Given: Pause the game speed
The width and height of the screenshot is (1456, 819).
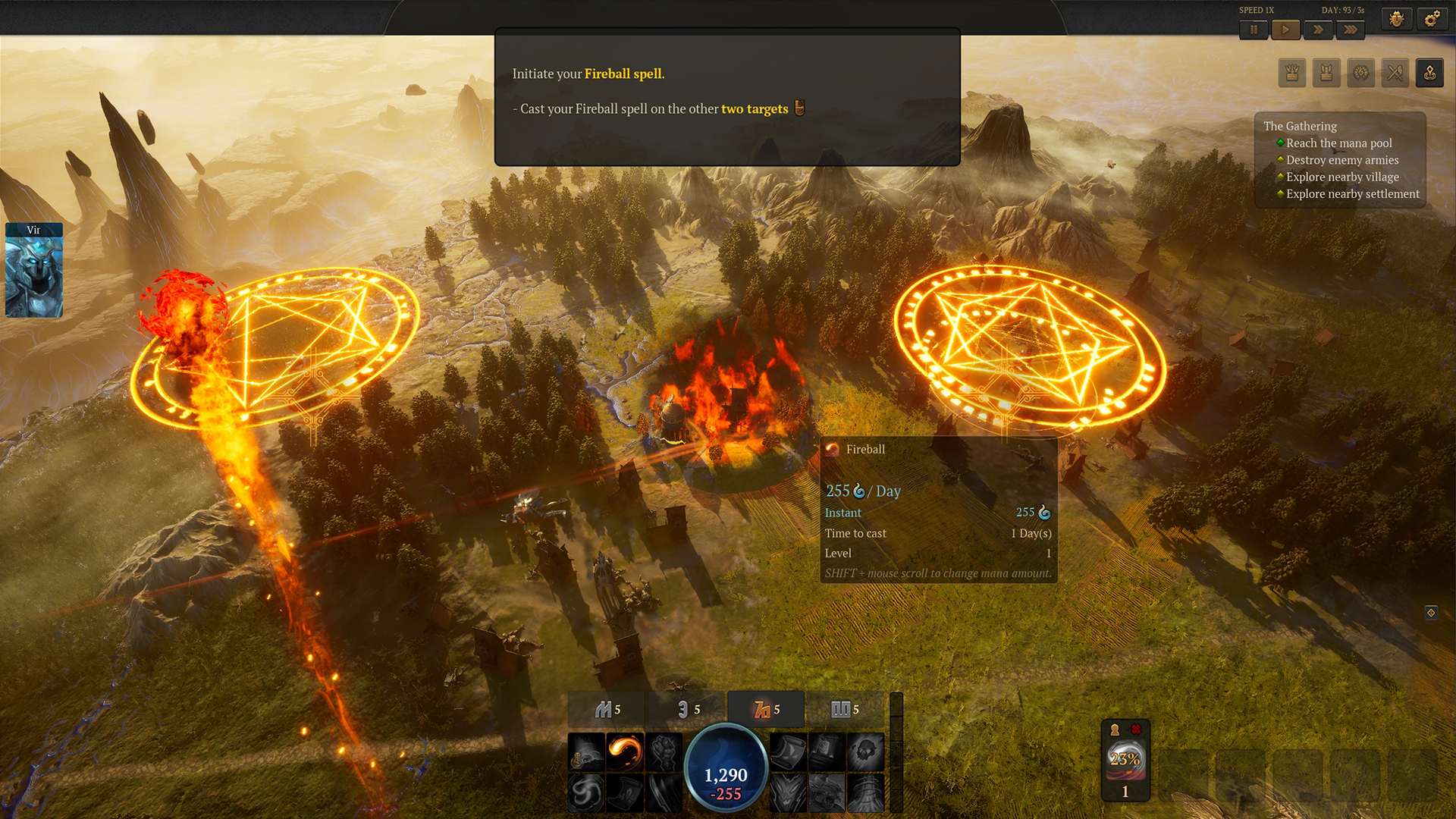Looking at the screenshot, I should click(x=1254, y=30).
